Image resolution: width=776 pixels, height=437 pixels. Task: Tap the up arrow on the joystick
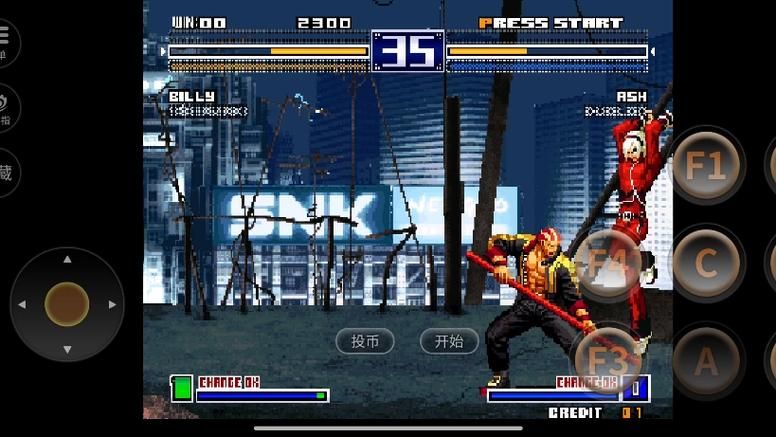pyautogui.click(x=67, y=260)
